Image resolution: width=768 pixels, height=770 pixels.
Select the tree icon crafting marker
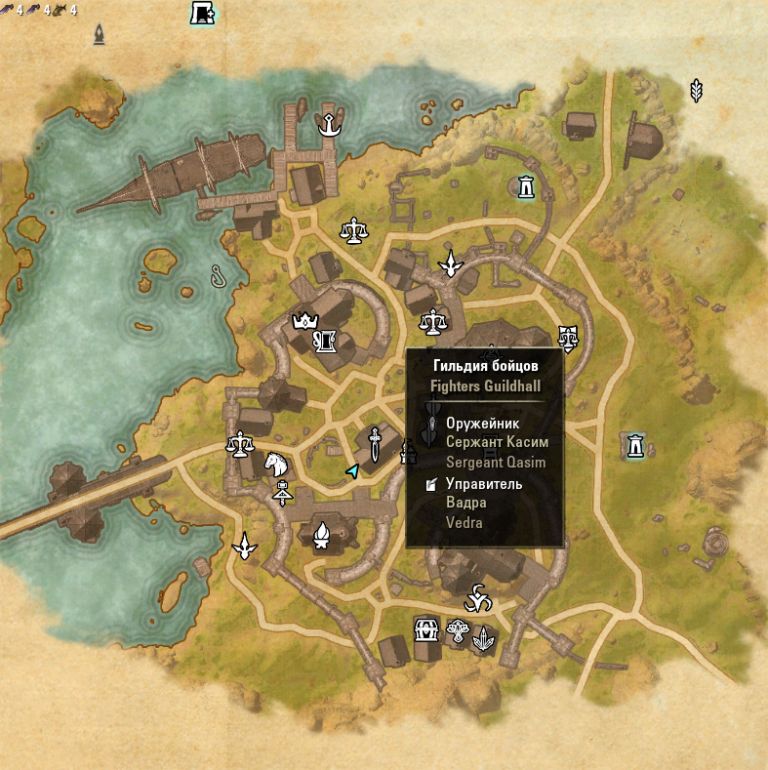point(459,632)
